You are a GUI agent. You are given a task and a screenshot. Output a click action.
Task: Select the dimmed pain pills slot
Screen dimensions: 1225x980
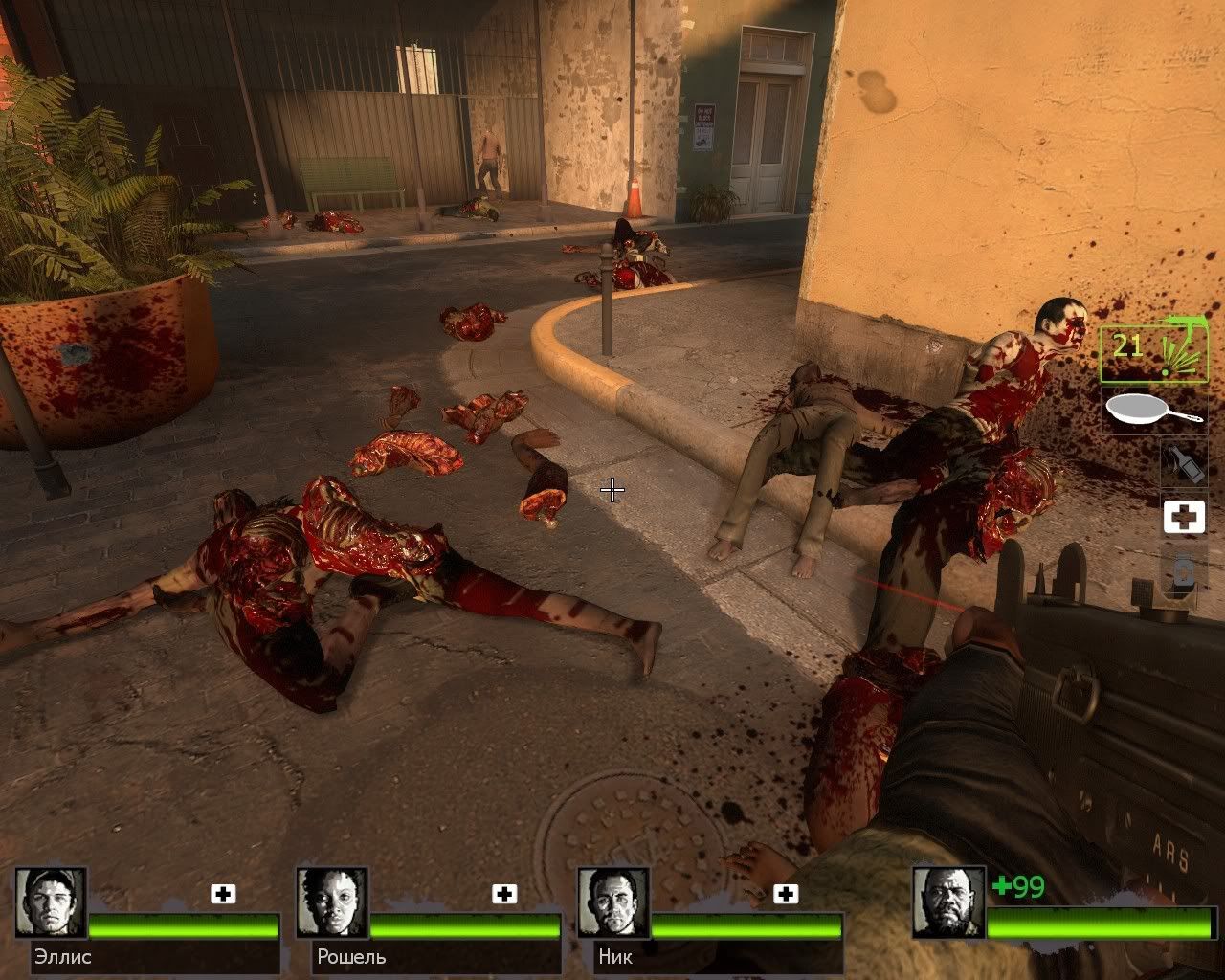[x=1183, y=570]
